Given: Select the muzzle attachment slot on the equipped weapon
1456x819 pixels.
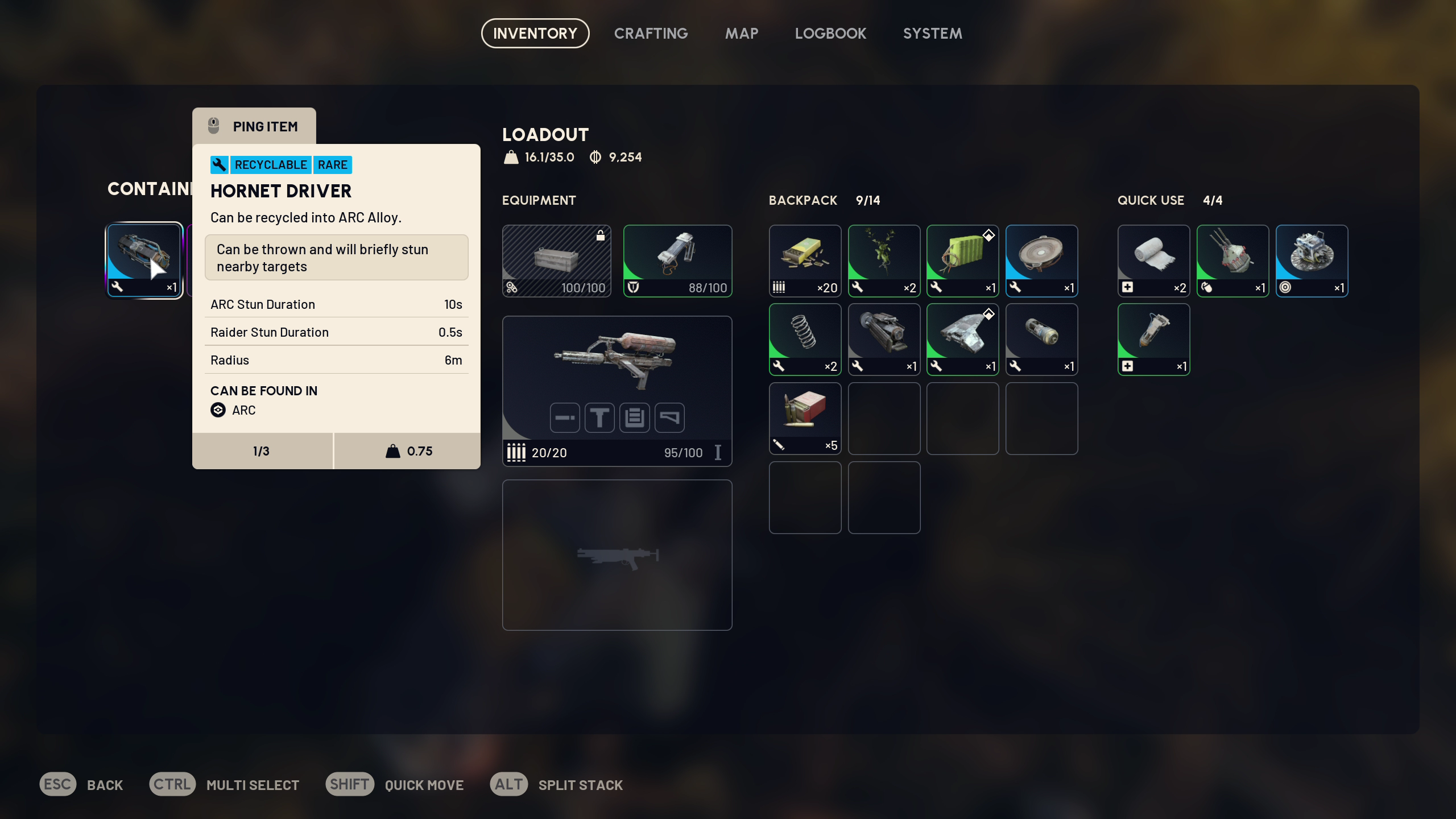Looking at the screenshot, I should pyautogui.click(x=564, y=417).
